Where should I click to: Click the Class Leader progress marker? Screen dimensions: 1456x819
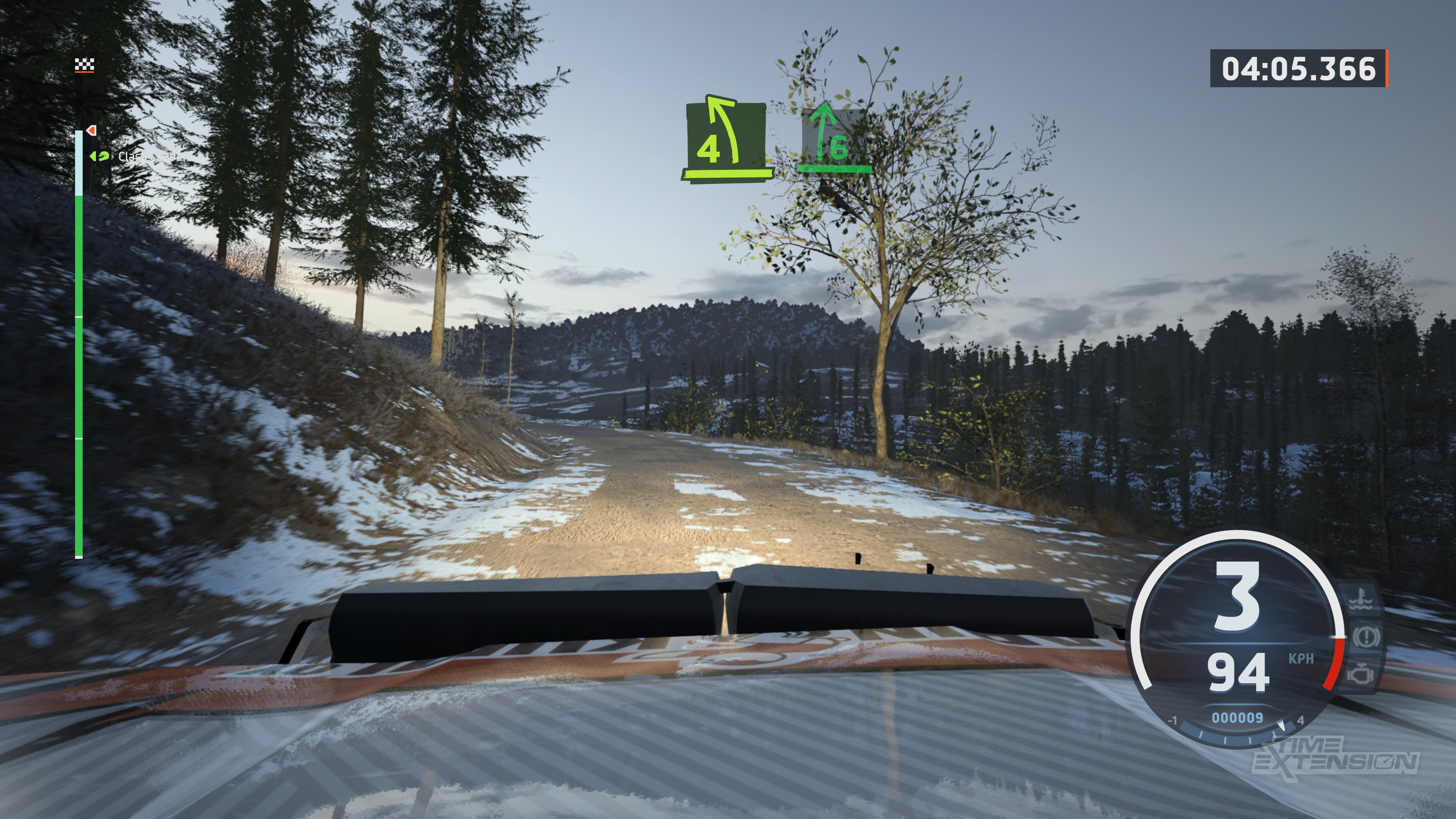(x=100, y=156)
